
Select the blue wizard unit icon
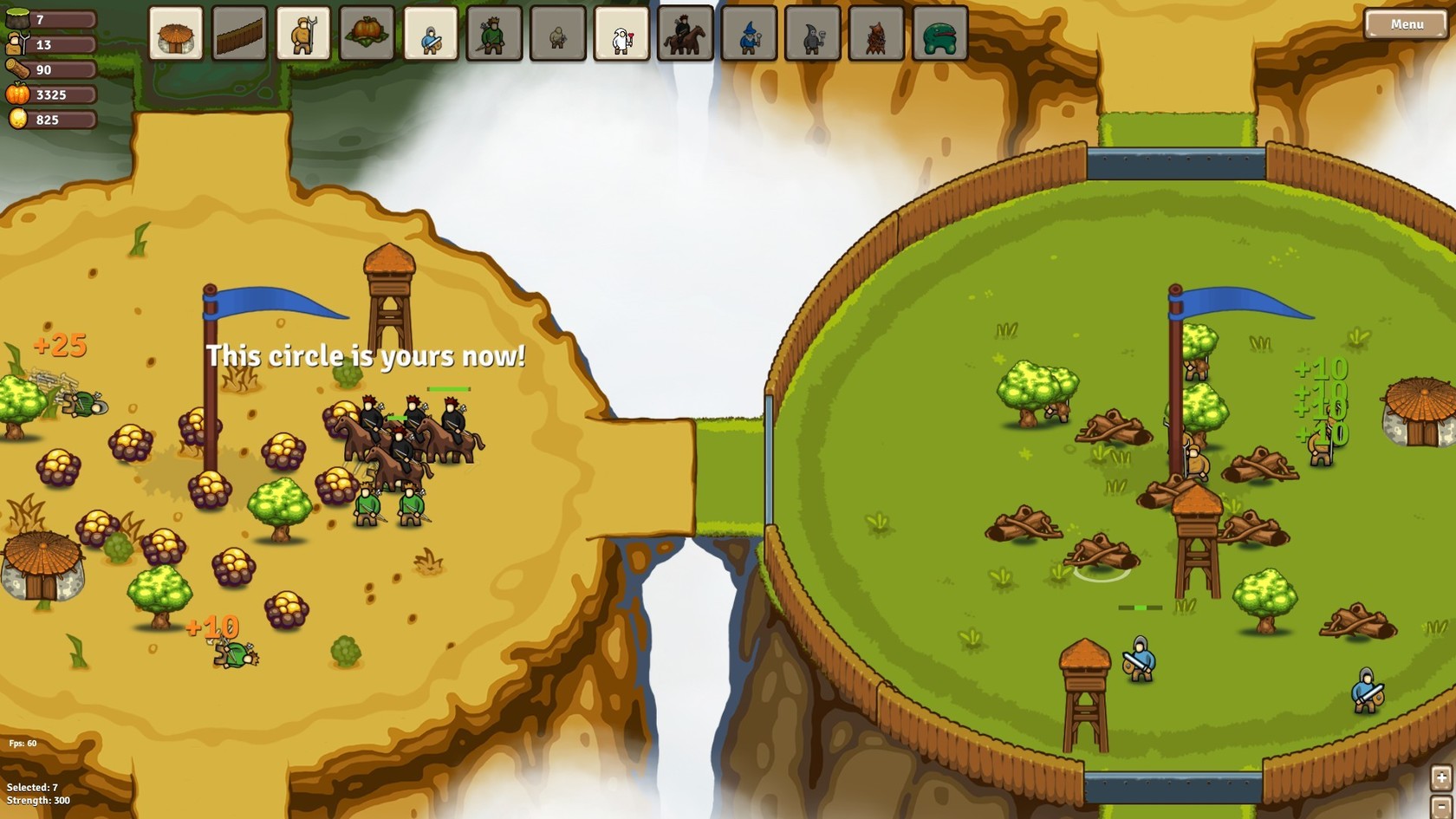[748, 36]
